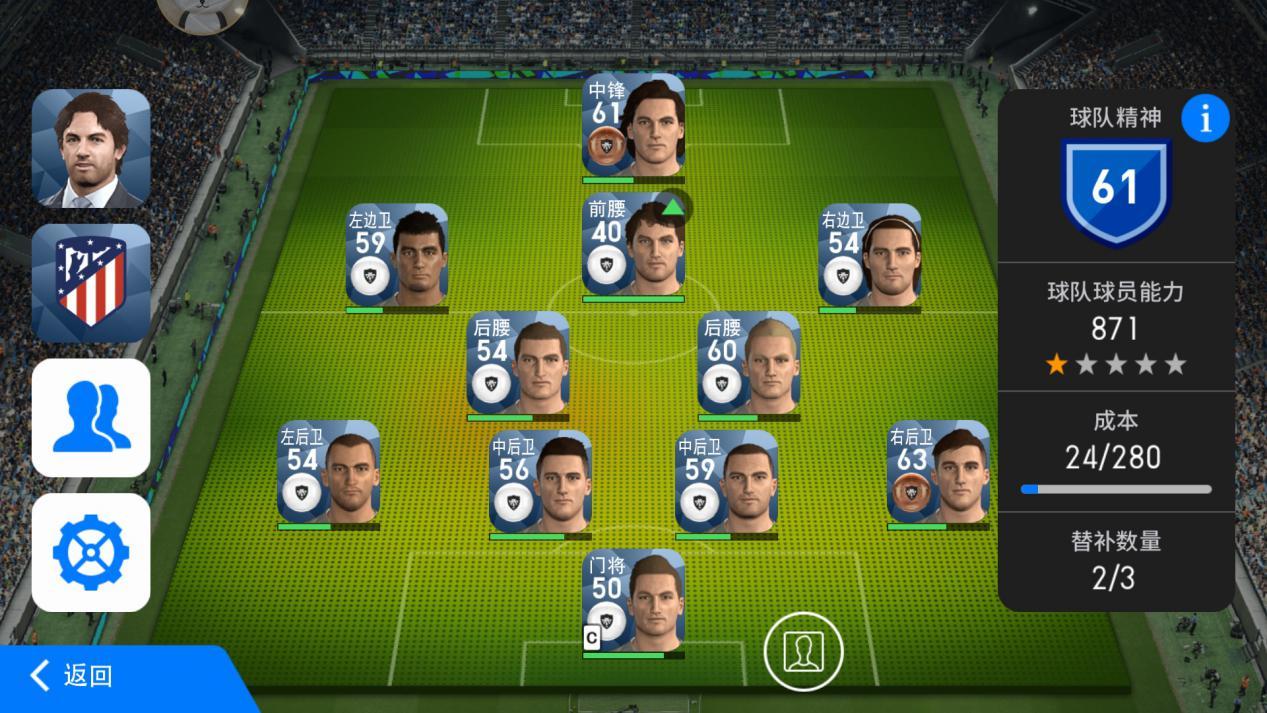Select the 门将 goalkeeper card rated 50
The image size is (1267, 713).
coord(634,601)
